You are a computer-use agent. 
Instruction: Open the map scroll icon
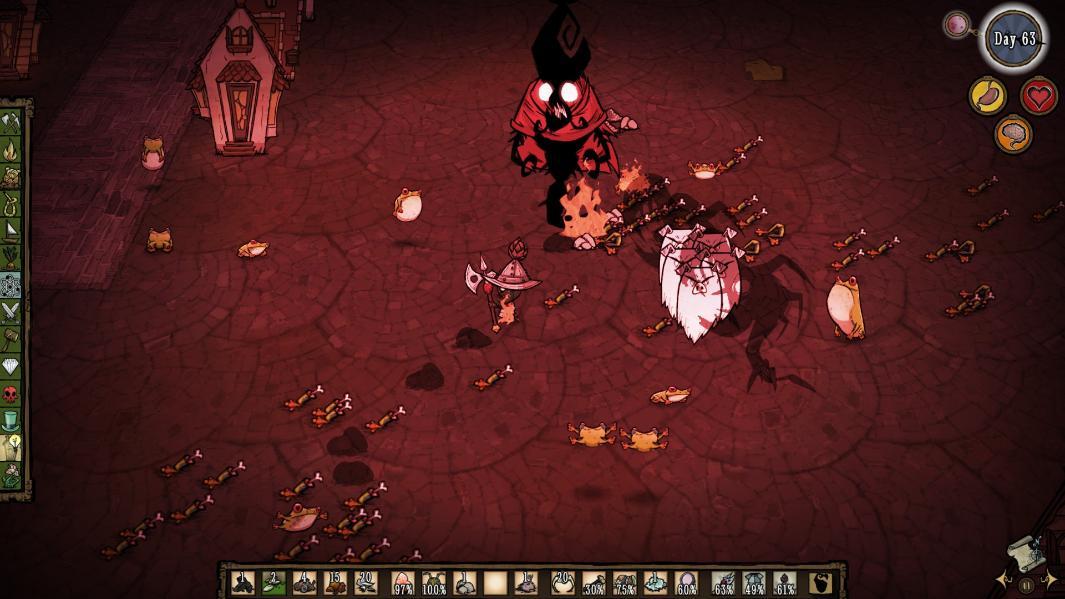[1026, 552]
